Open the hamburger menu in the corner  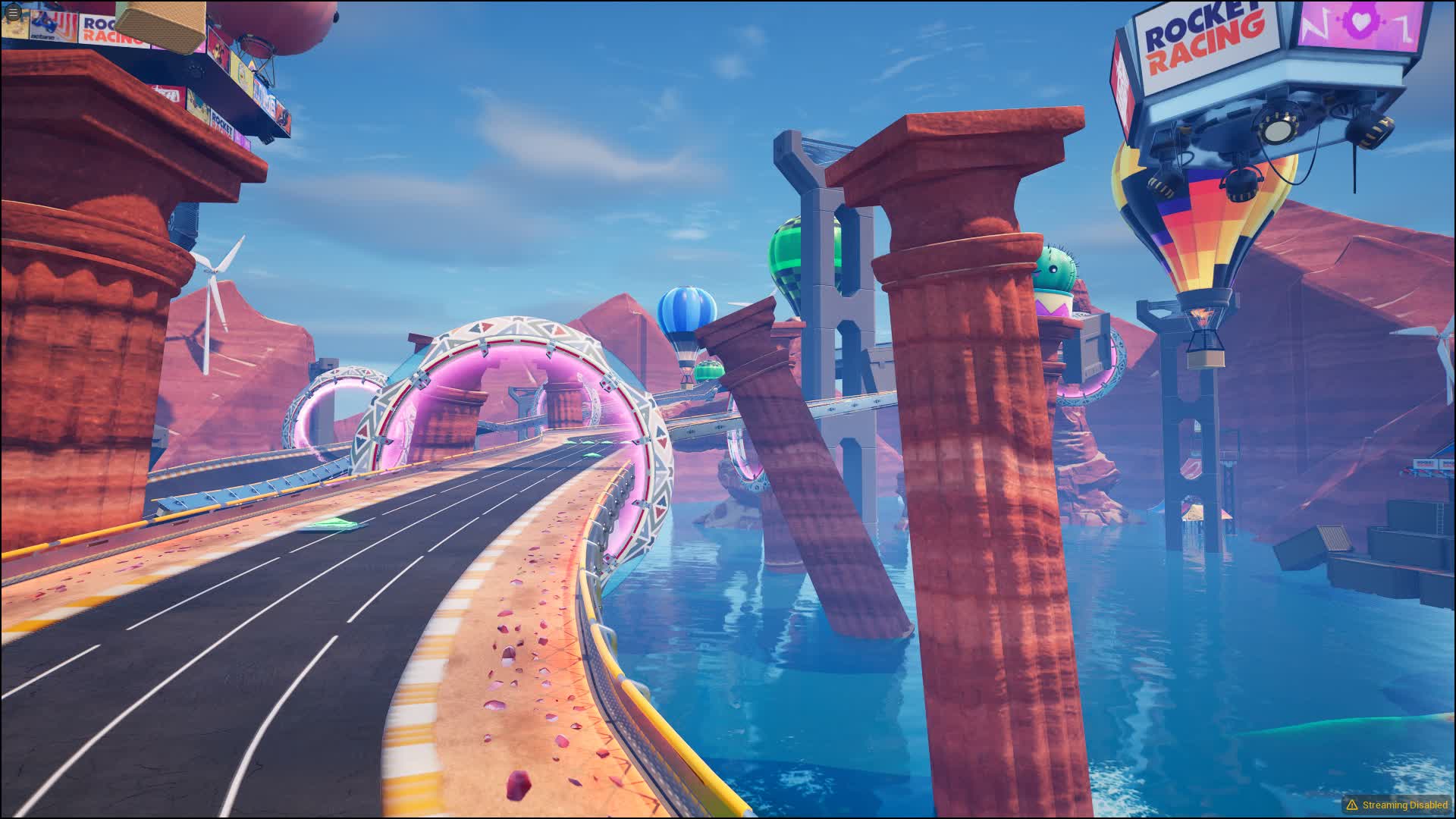(x=13, y=13)
